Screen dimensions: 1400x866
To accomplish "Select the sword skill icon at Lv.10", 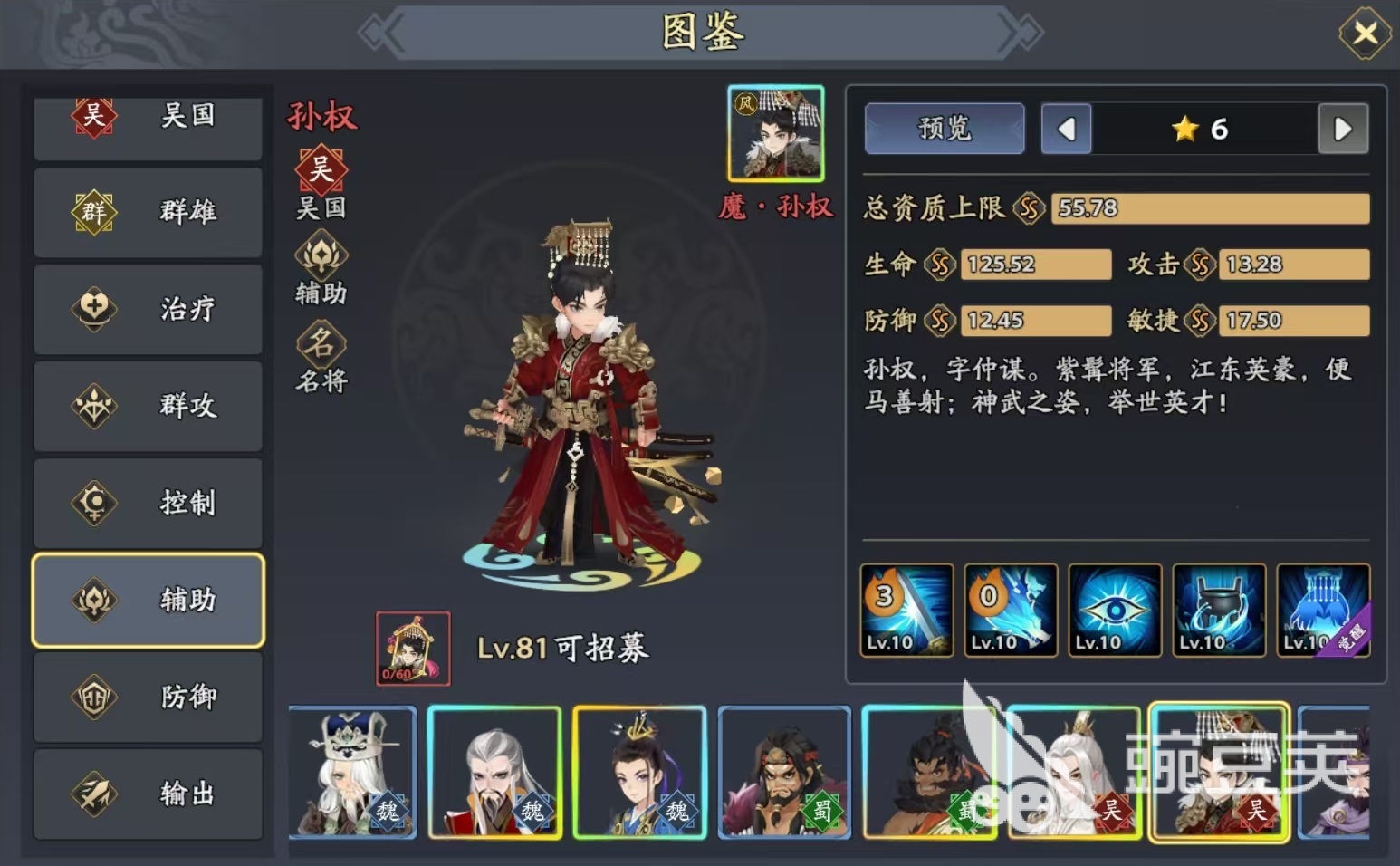I will tap(906, 609).
